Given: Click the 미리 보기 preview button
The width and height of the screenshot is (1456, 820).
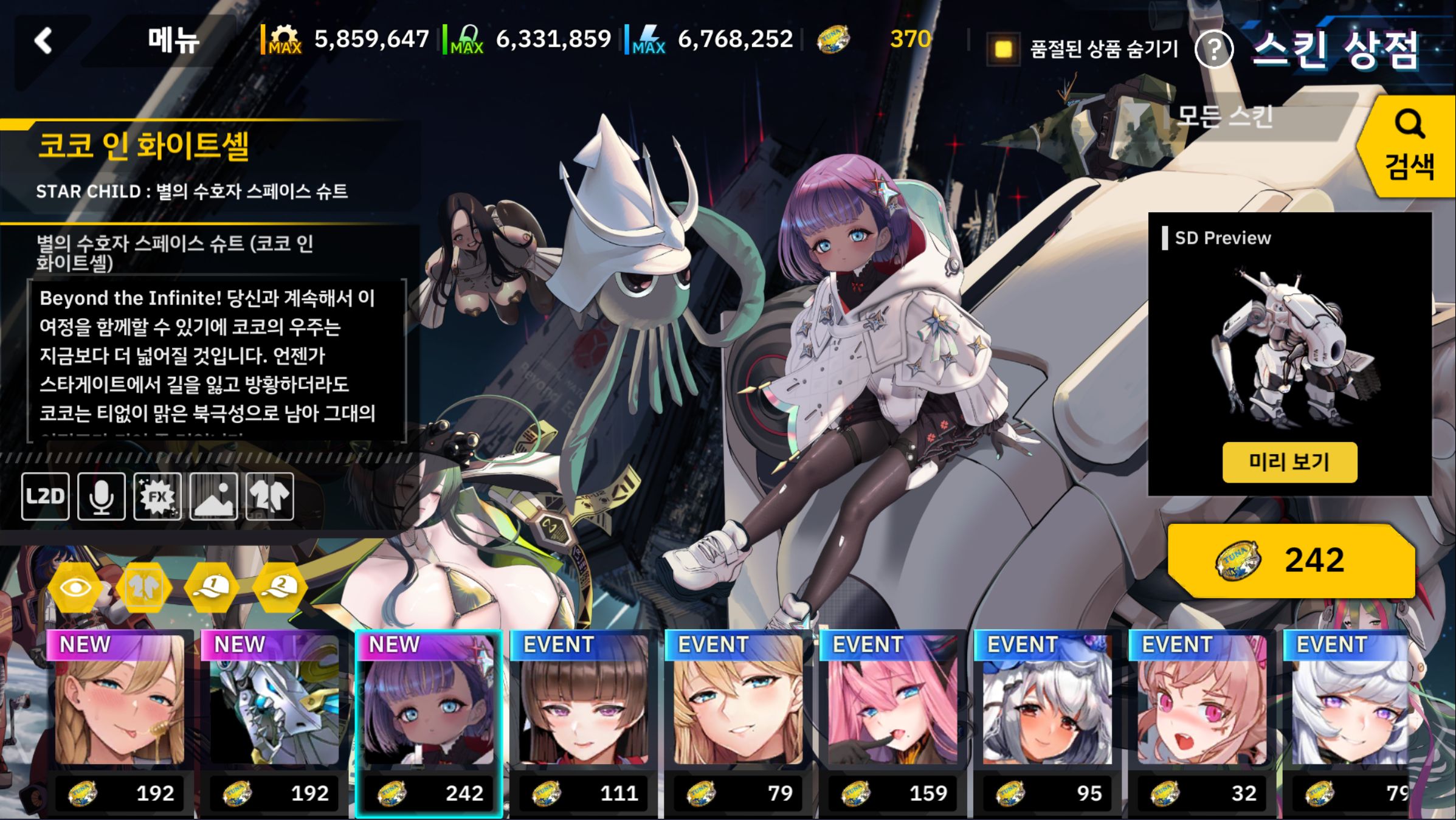Looking at the screenshot, I should [x=1289, y=462].
